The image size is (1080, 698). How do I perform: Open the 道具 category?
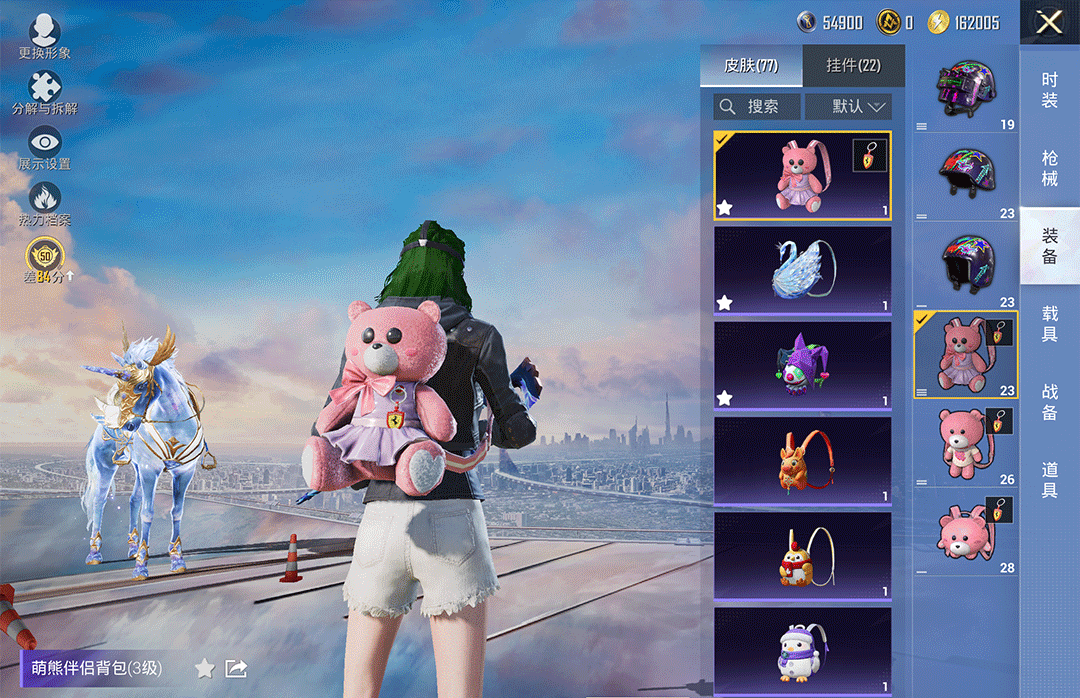point(1049,480)
